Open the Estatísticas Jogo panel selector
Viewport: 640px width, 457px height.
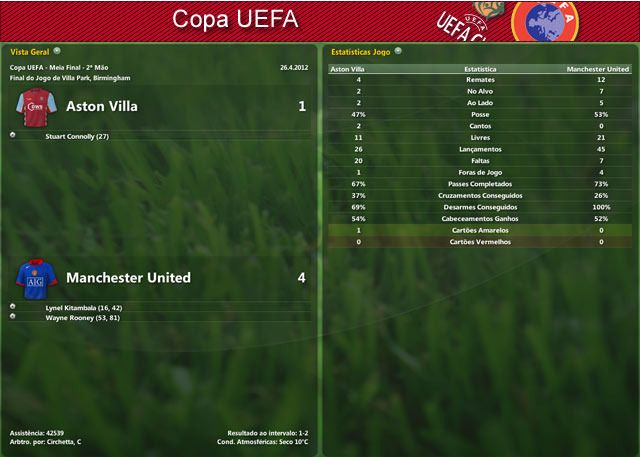(398, 50)
